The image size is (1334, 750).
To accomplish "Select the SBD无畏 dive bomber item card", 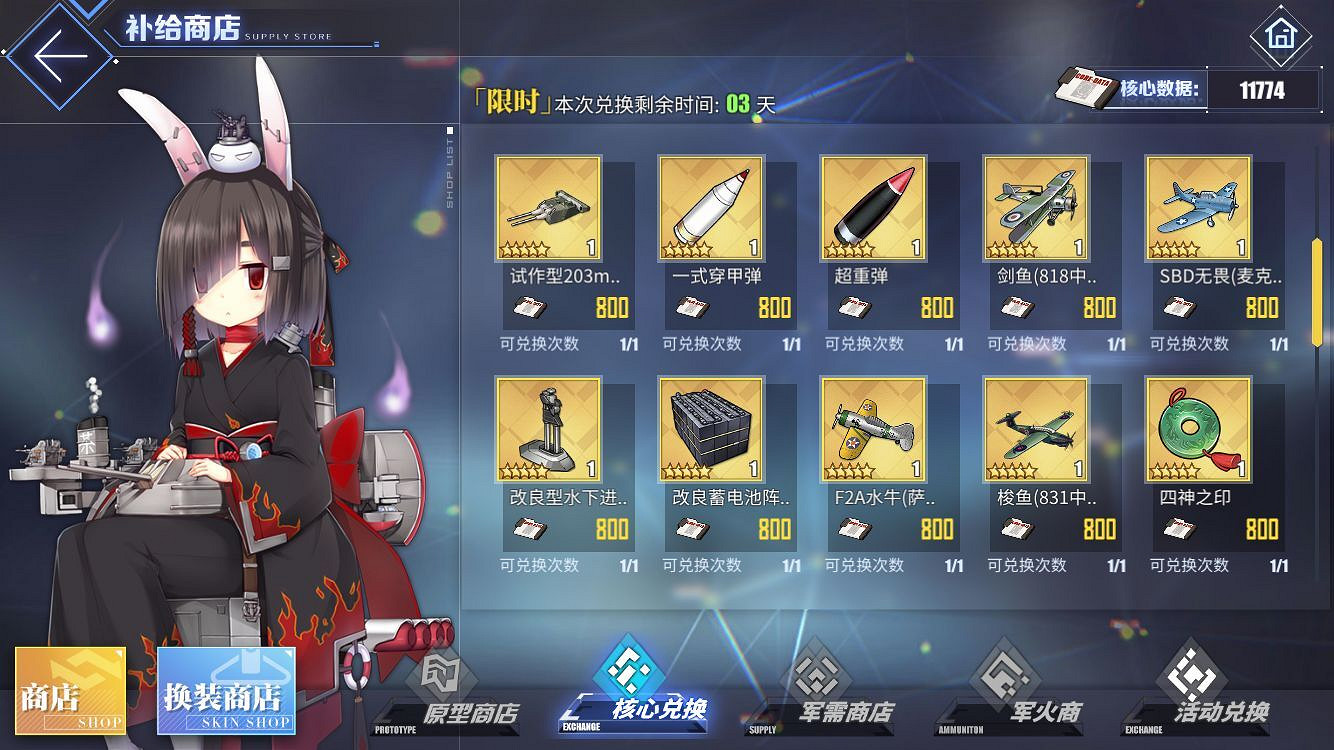I will (1197, 208).
